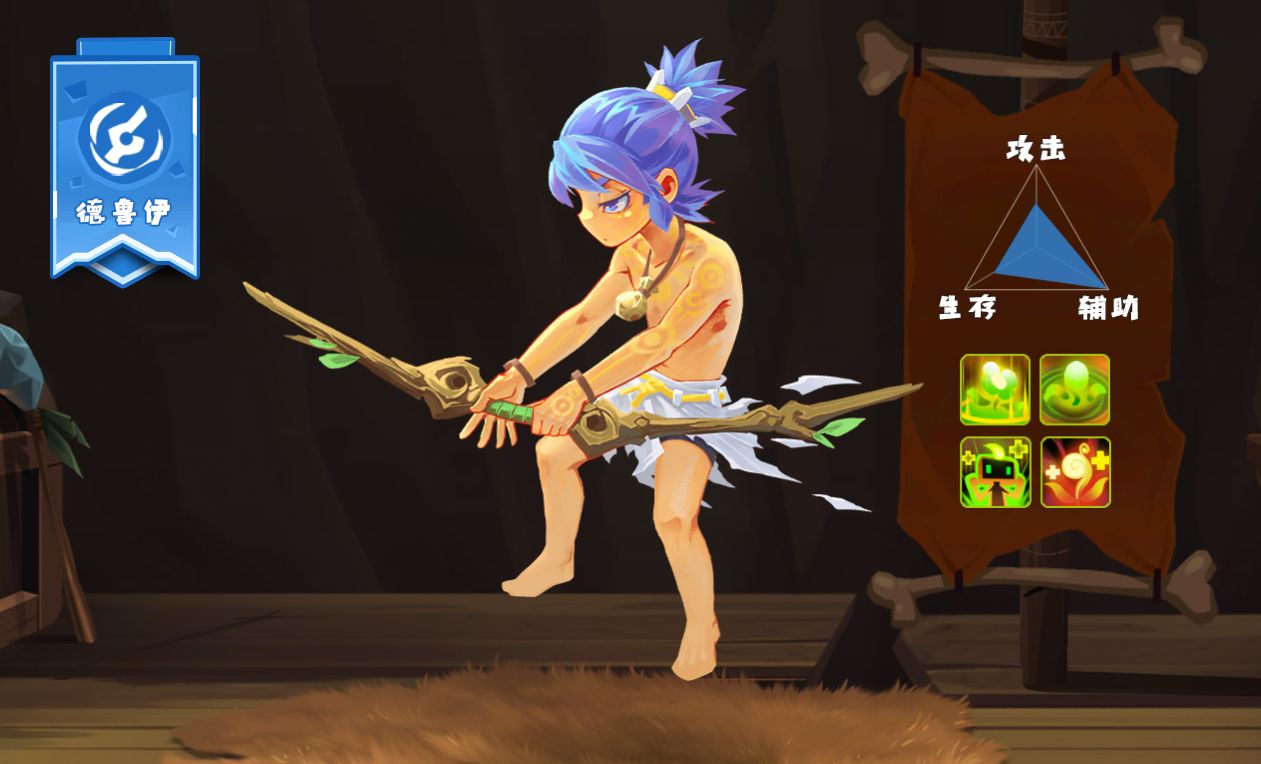Choose the red spiral flower healing skill
This screenshot has width=1261, height=764.
click(1075, 472)
